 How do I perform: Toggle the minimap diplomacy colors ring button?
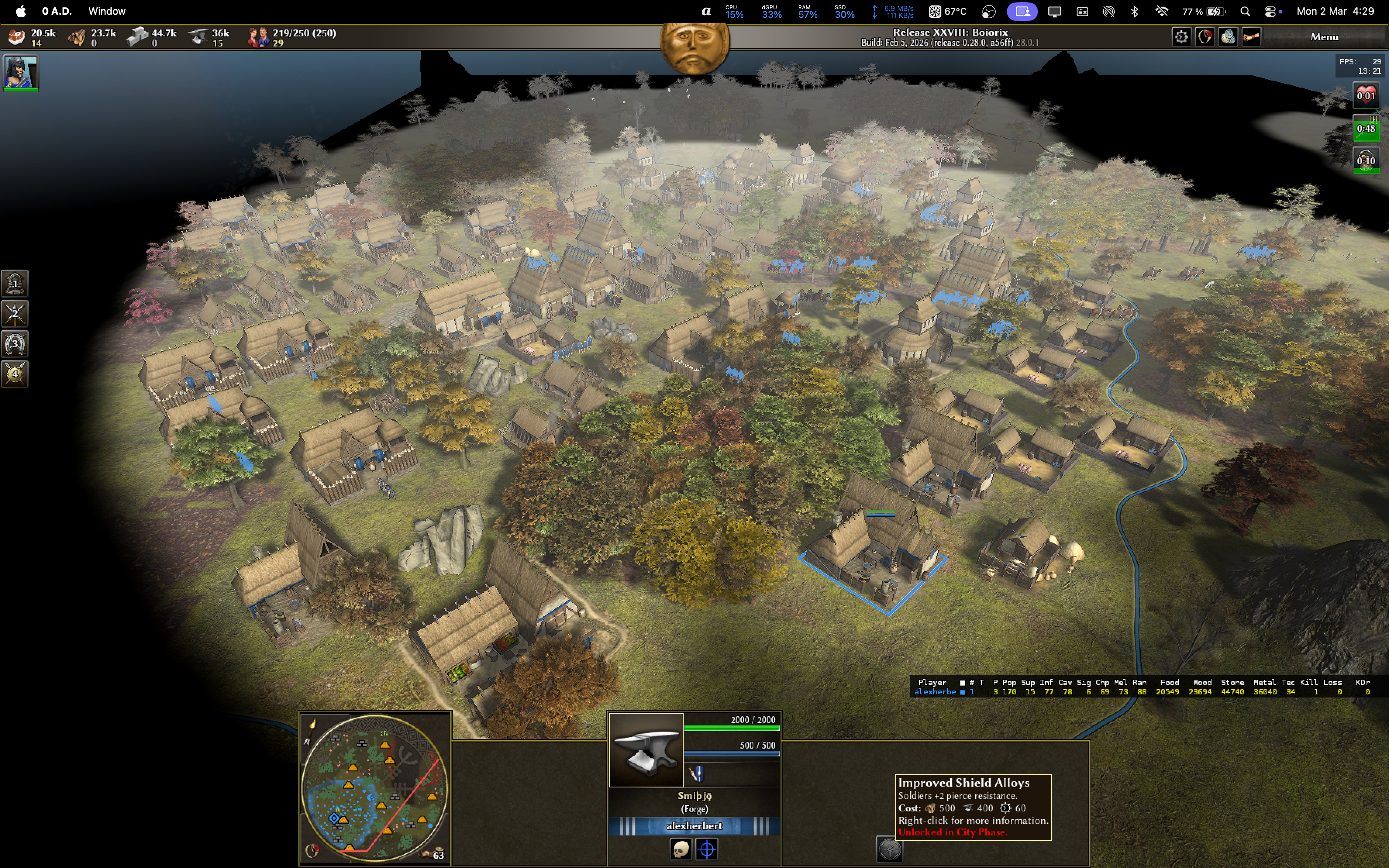point(314,850)
